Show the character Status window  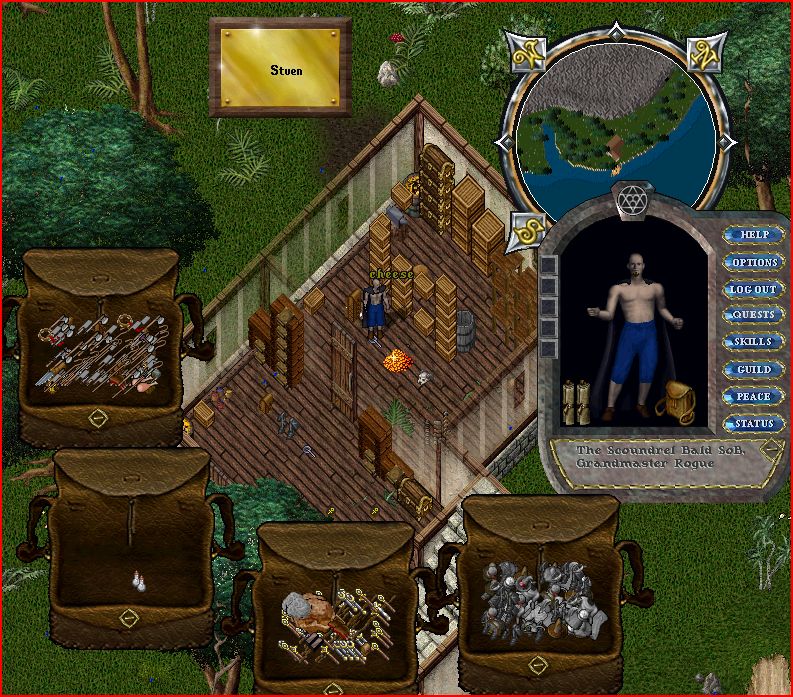point(753,424)
